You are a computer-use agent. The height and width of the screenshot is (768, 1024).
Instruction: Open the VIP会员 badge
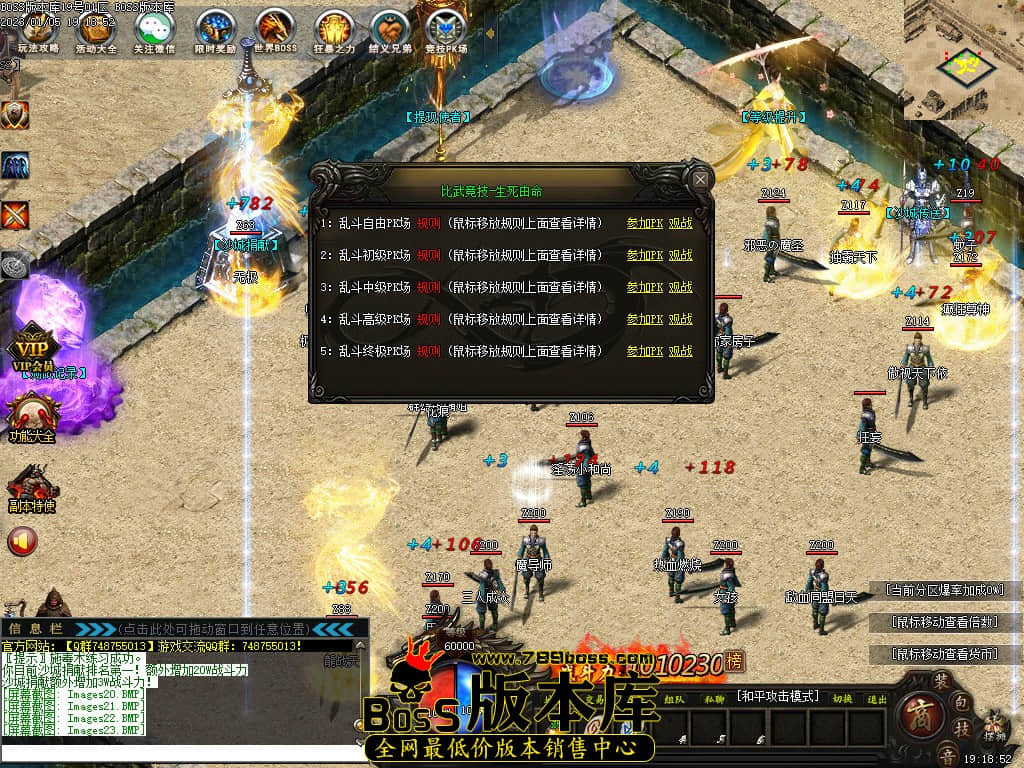(32, 350)
